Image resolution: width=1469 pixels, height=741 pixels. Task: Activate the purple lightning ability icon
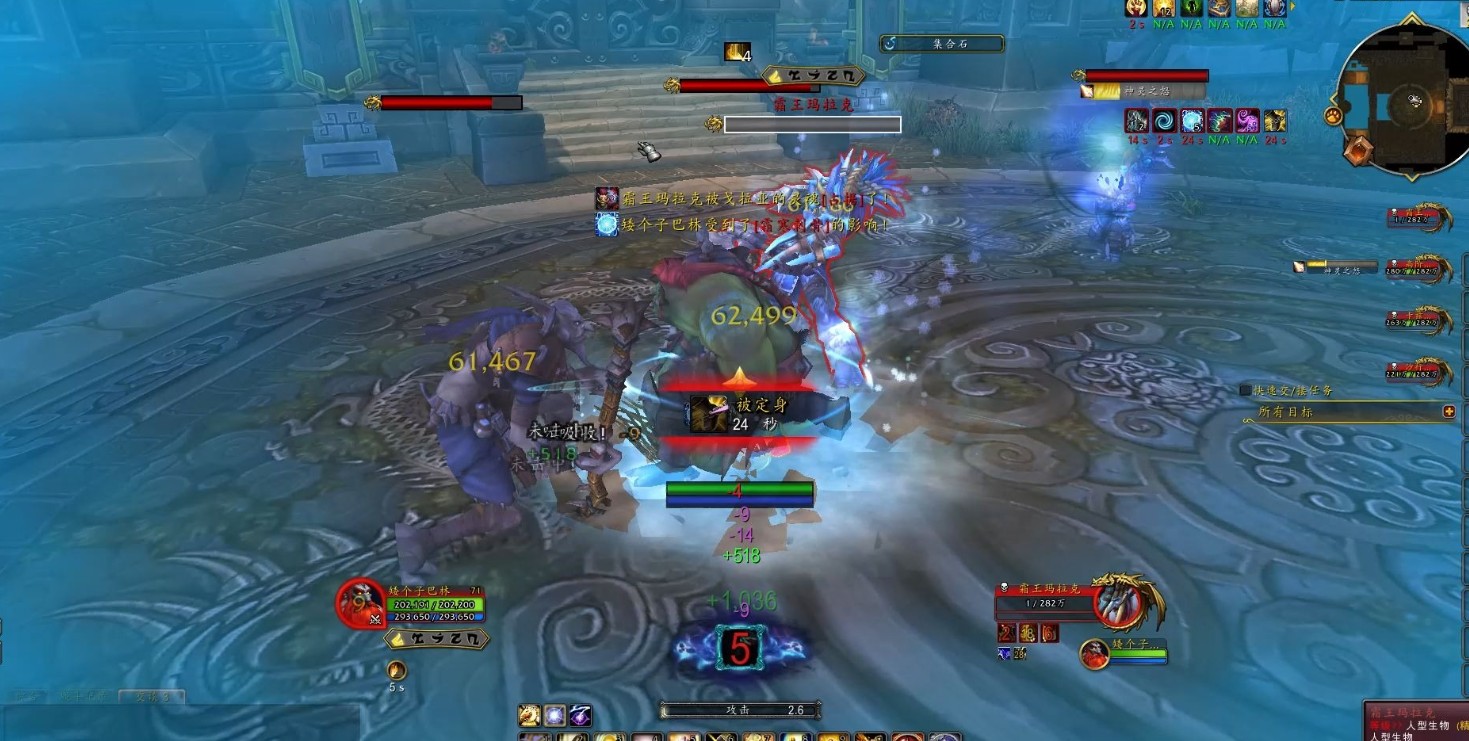580,716
